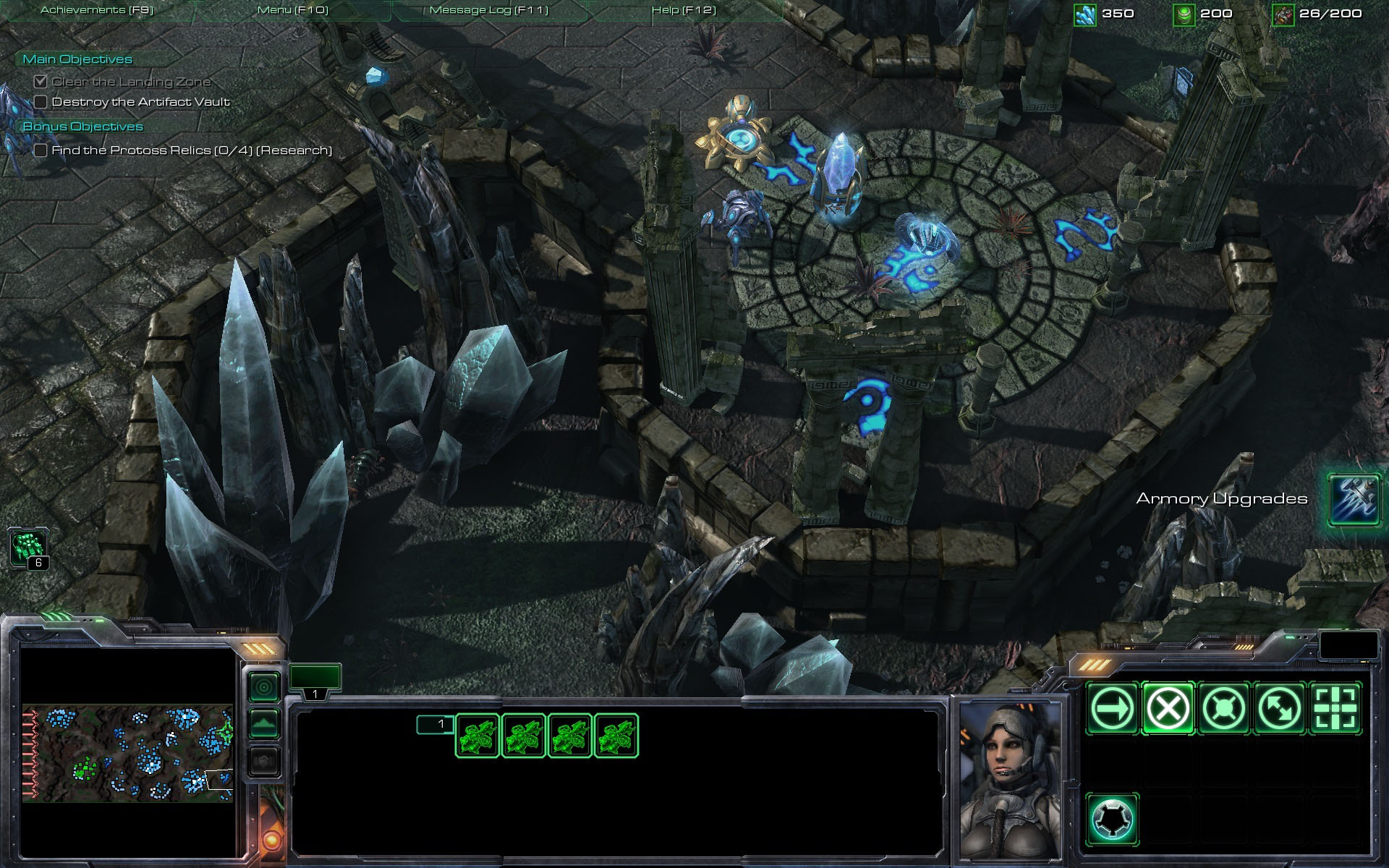Open the game Menu
Screen dimensions: 1389x868
point(293,10)
